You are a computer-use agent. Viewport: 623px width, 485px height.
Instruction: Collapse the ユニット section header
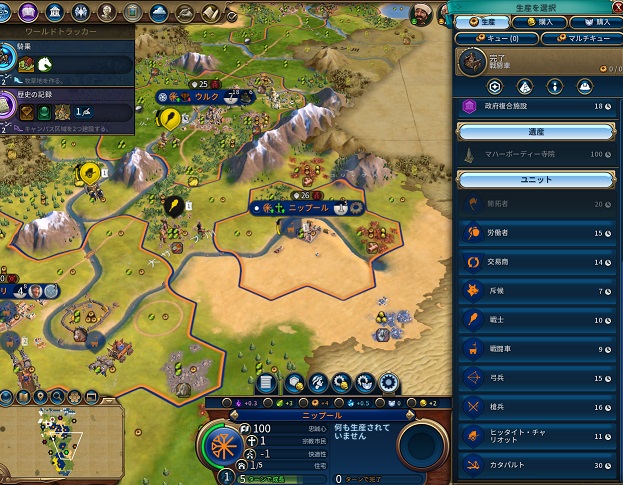tap(537, 179)
